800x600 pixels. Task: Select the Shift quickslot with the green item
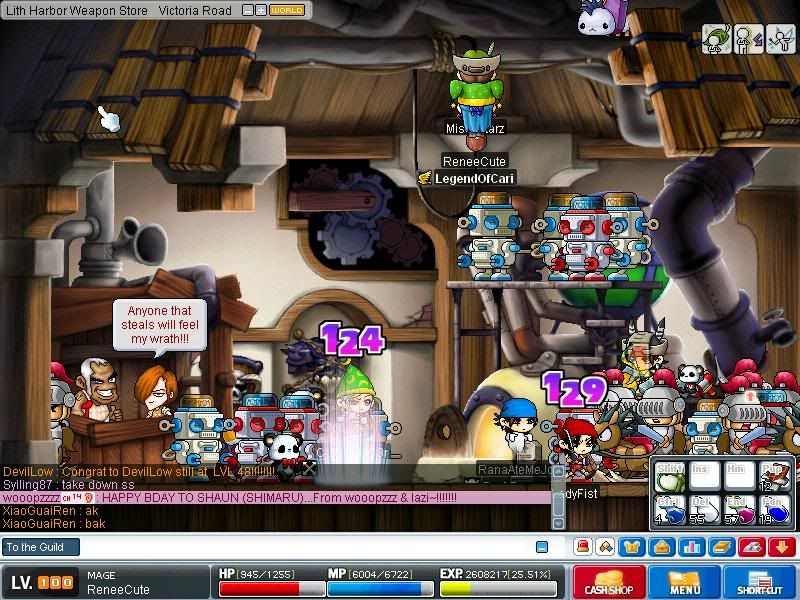tap(669, 479)
